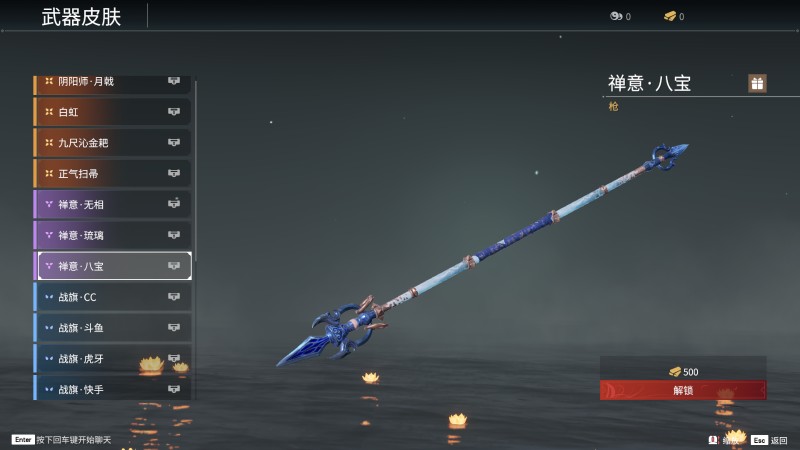
Task: Unlock the skin with the 解锁 button
Action: click(x=683, y=390)
